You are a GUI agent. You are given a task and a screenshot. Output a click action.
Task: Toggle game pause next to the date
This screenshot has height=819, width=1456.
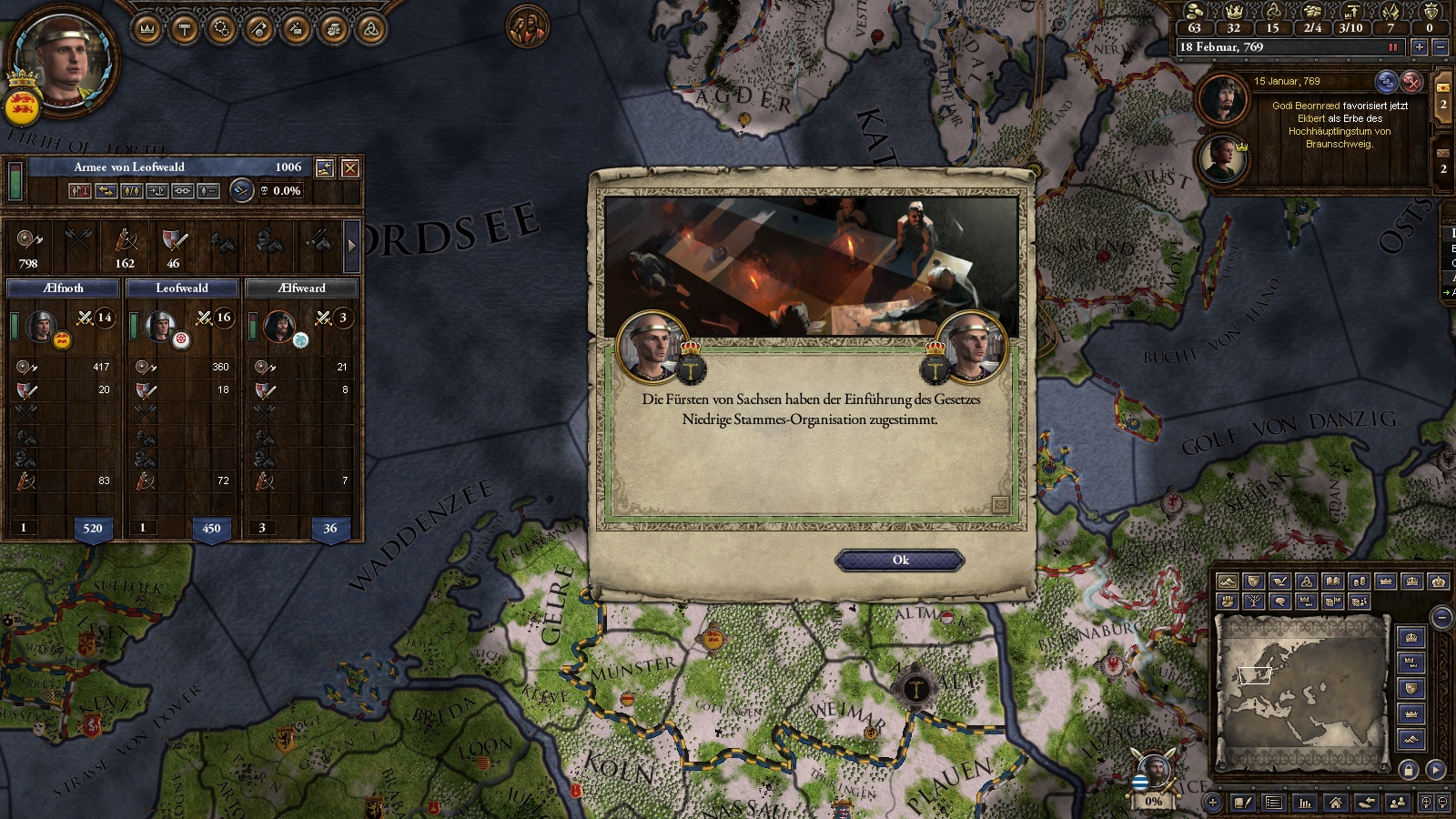click(1392, 47)
